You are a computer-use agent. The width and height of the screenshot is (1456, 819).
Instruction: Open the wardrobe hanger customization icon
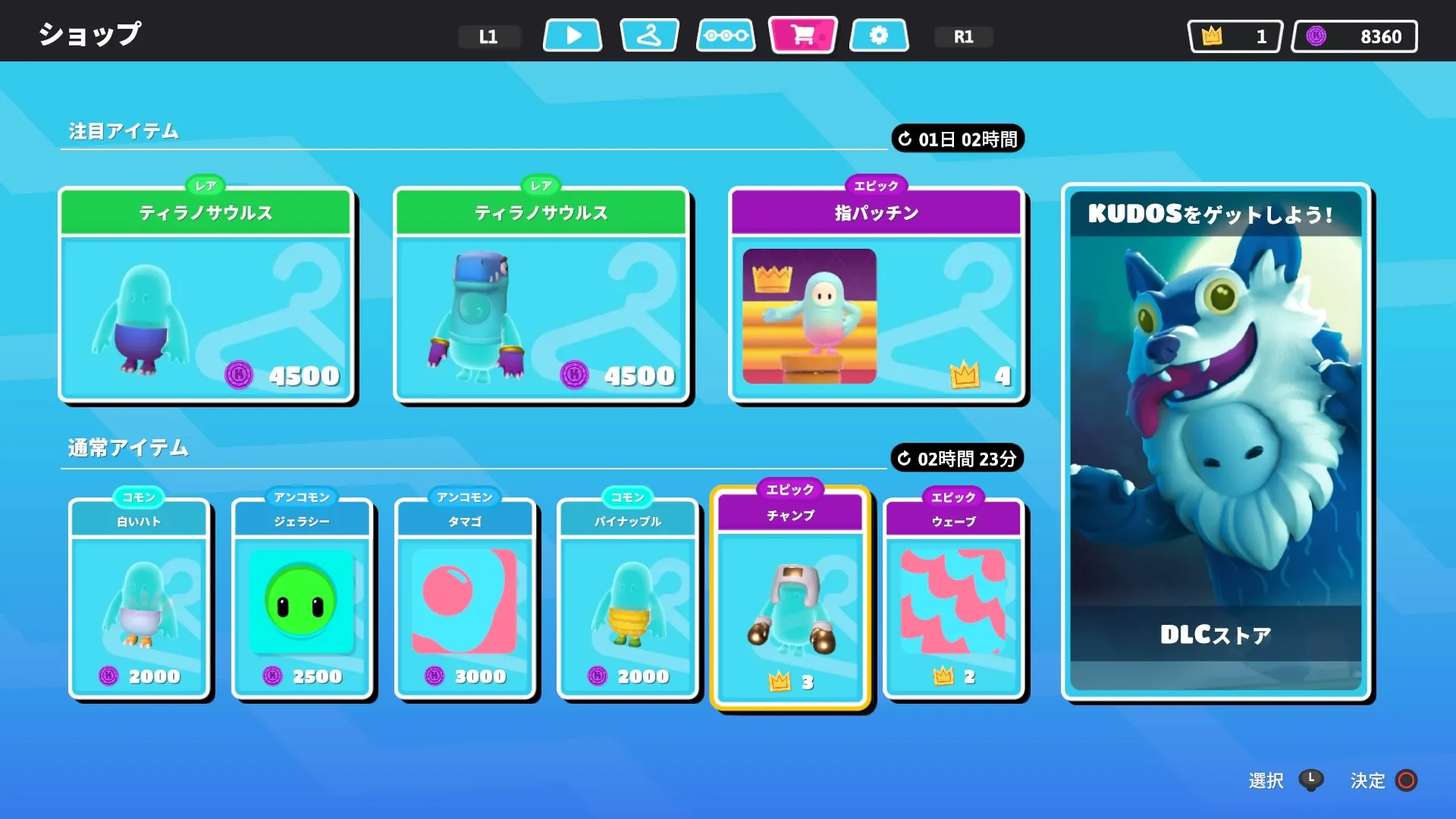(650, 35)
